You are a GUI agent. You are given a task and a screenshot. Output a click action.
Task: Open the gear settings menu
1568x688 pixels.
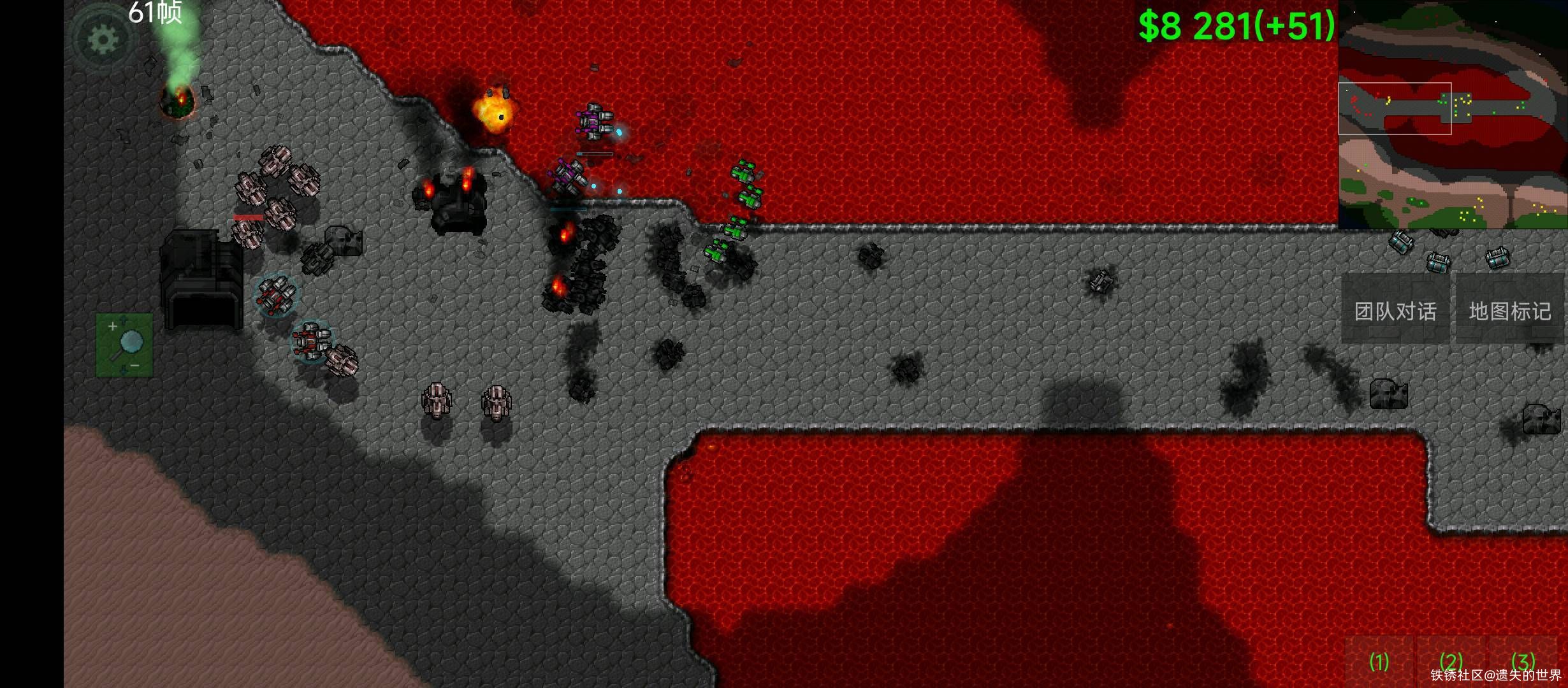pos(103,39)
